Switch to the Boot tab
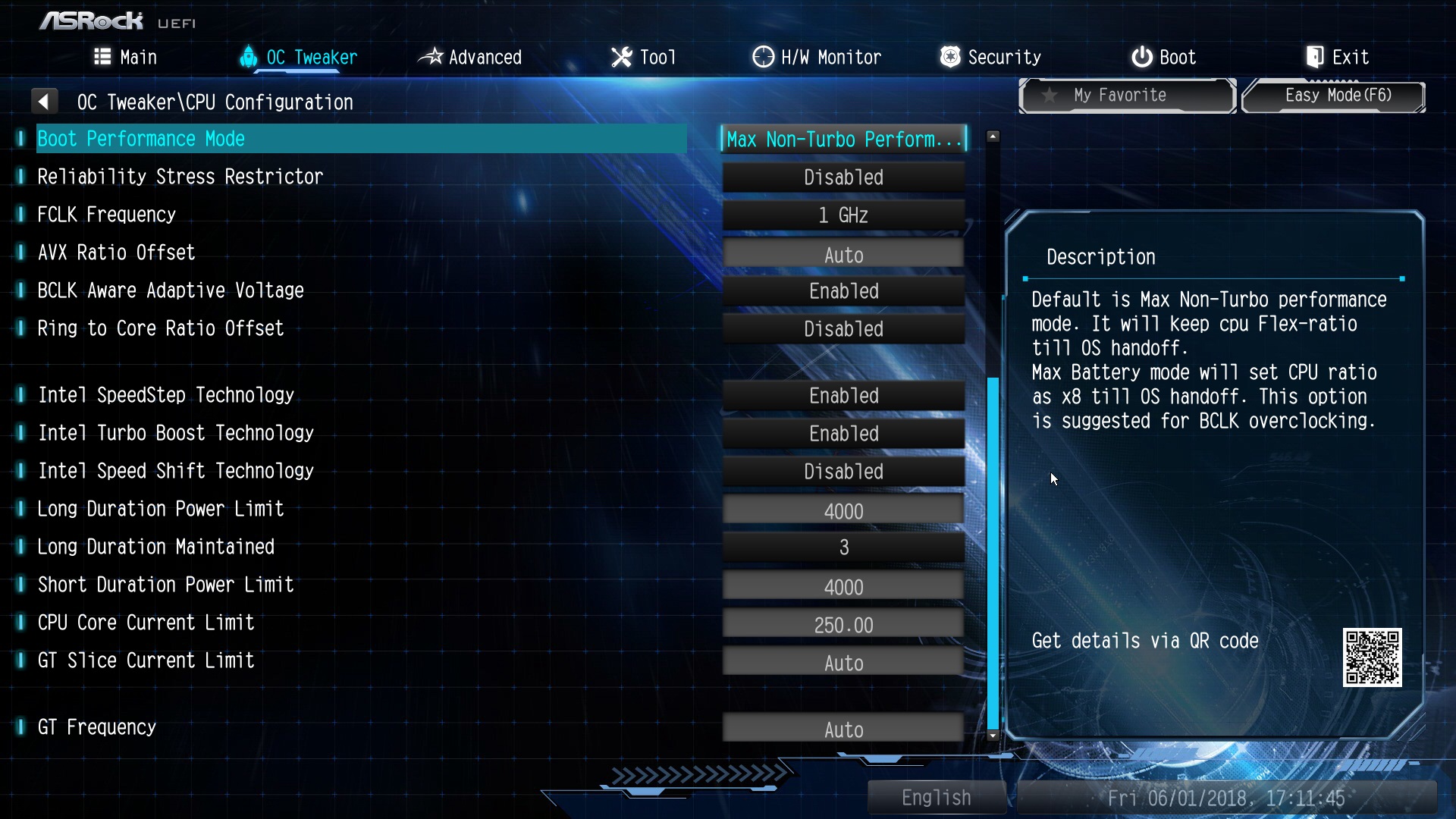Screen dimensions: 1456x819 coord(1163,57)
